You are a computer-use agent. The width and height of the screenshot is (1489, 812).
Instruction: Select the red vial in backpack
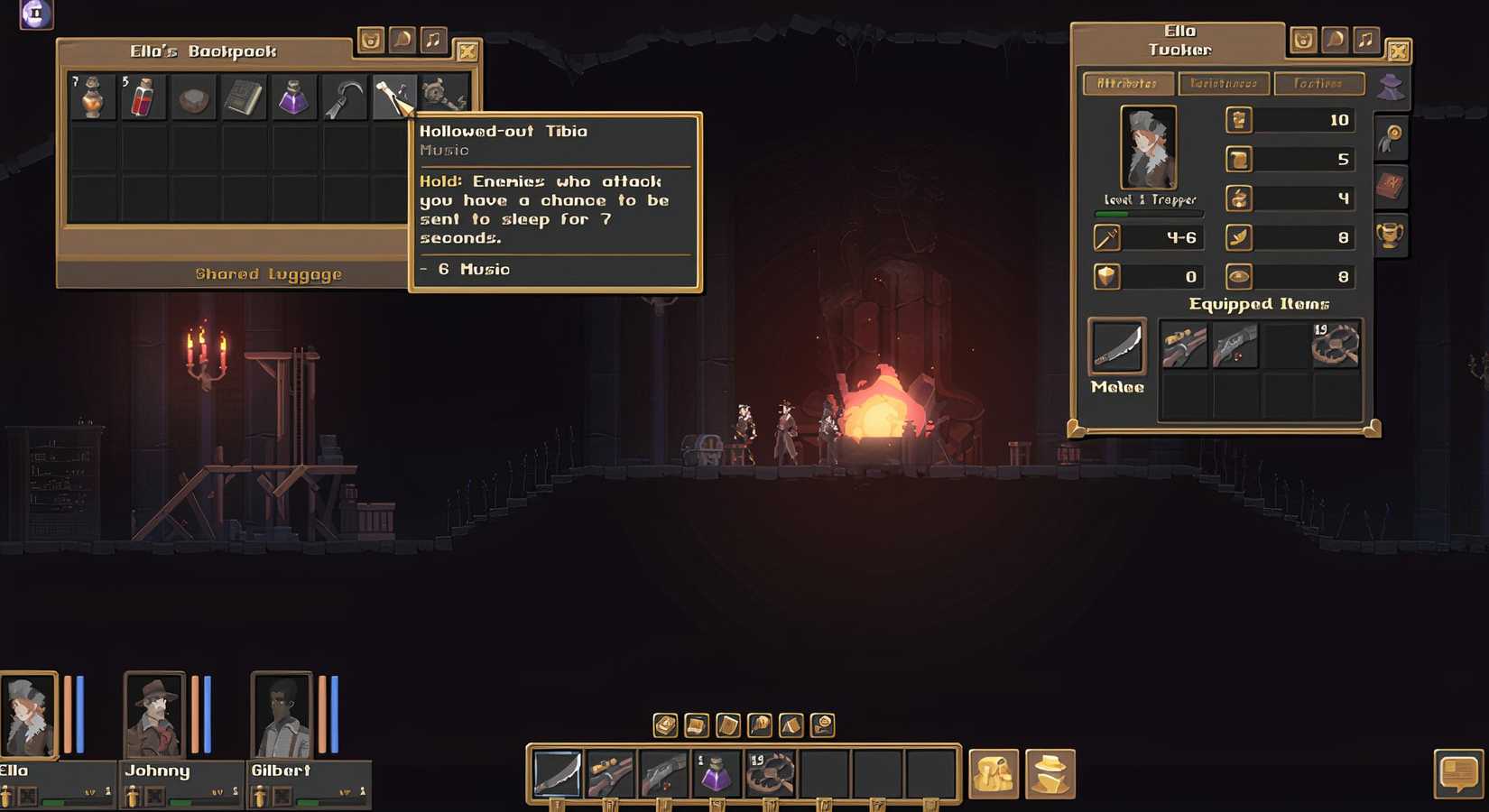pos(143,97)
